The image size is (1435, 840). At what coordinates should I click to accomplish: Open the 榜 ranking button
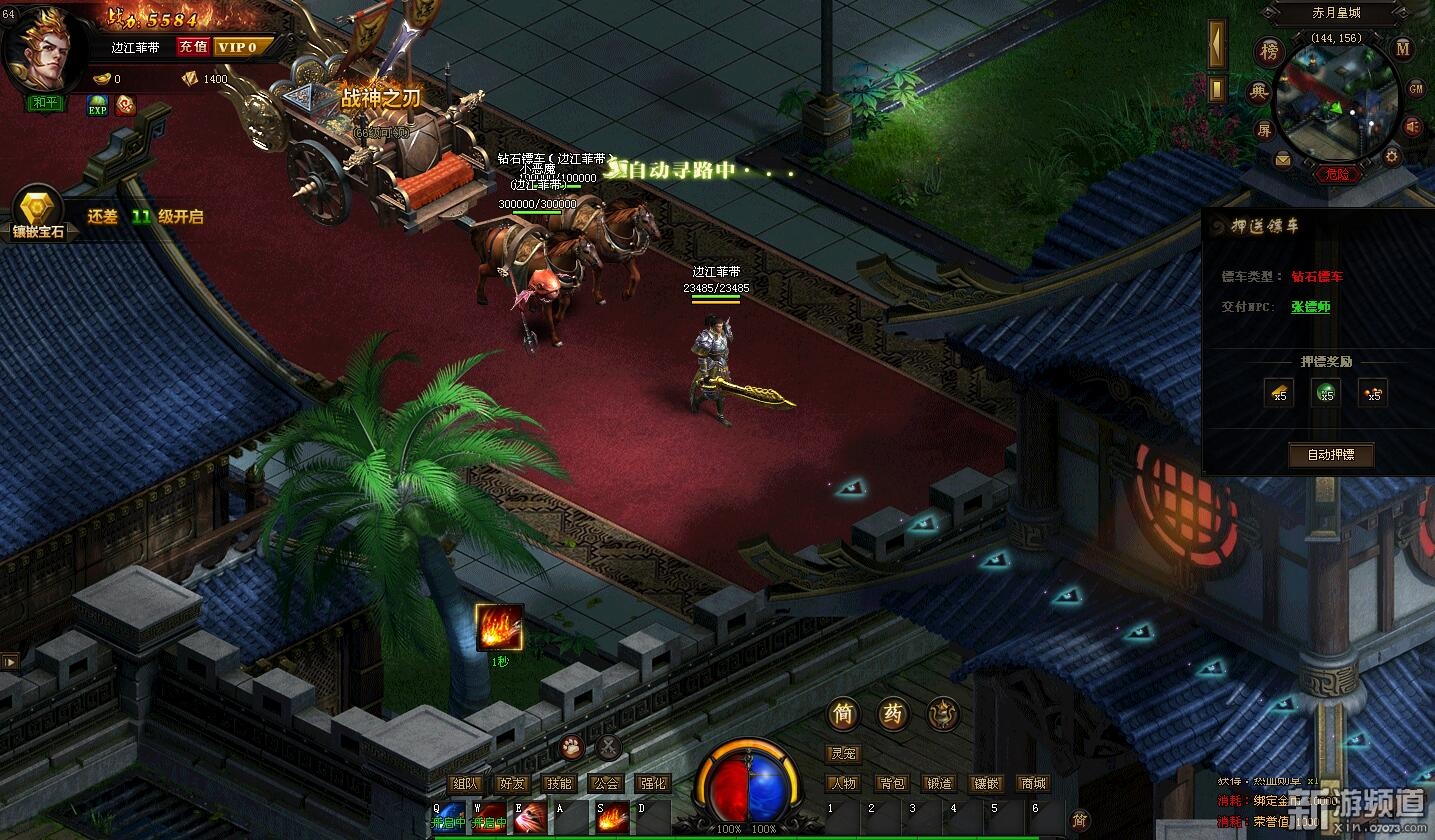click(x=1270, y=52)
